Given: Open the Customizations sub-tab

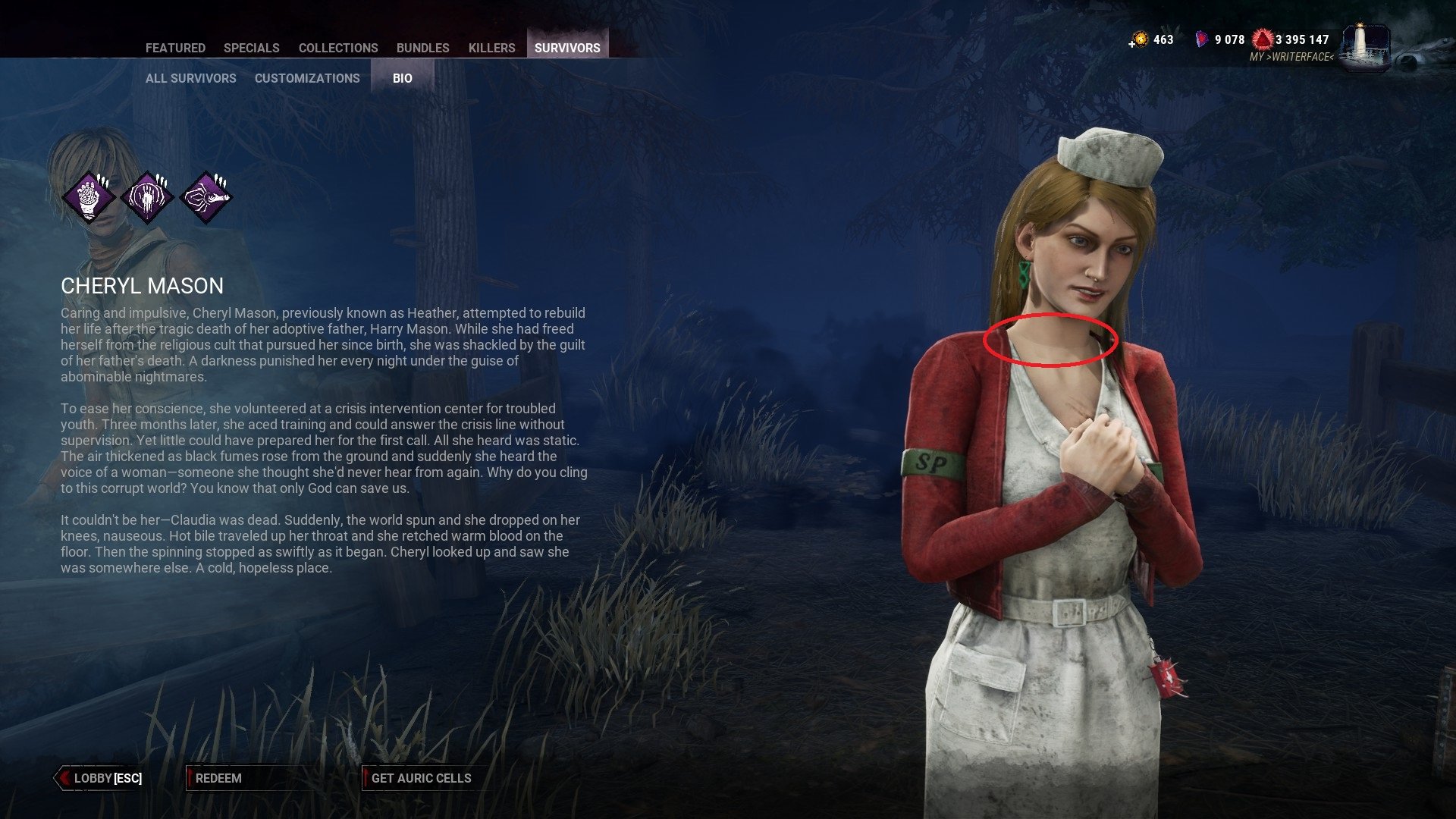Looking at the screenshot, I should [x=307, y=78].
